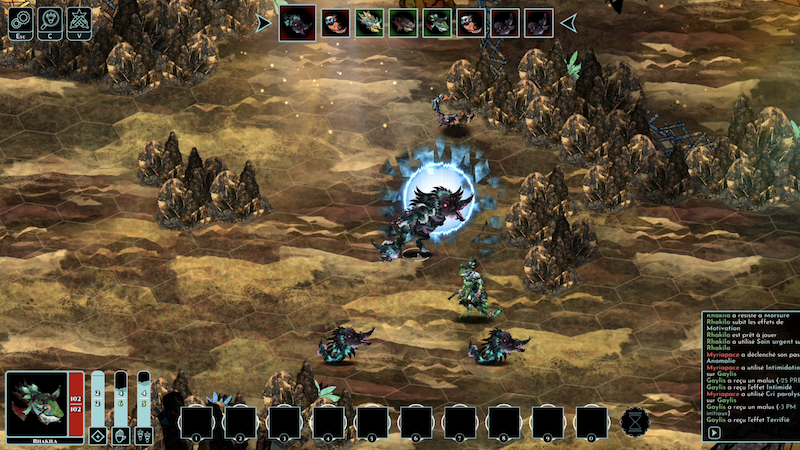Click the left arrow of turn order
800x450 pixels.
tap(263, 22)
